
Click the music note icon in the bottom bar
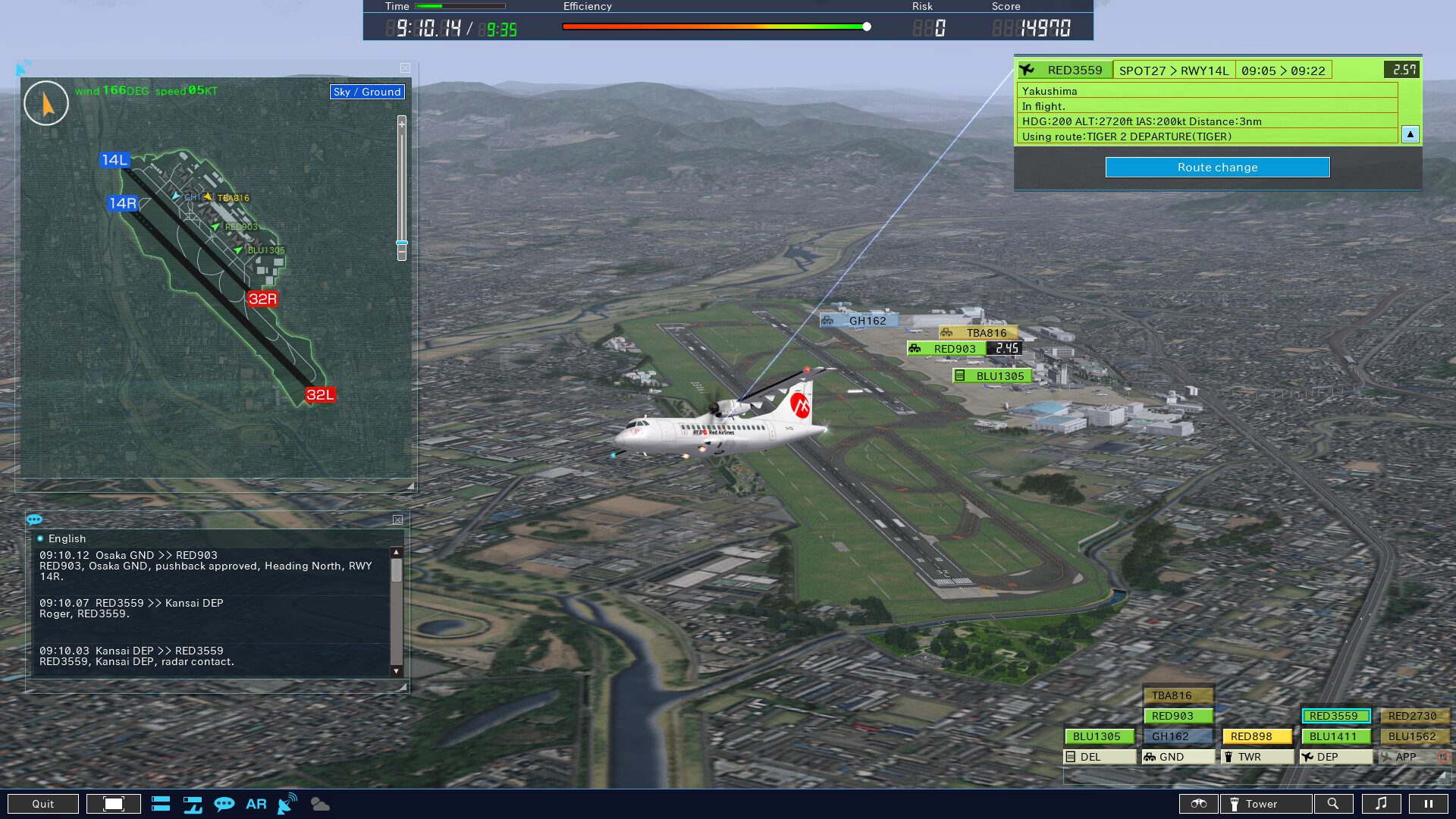[x=1382, y=804]
